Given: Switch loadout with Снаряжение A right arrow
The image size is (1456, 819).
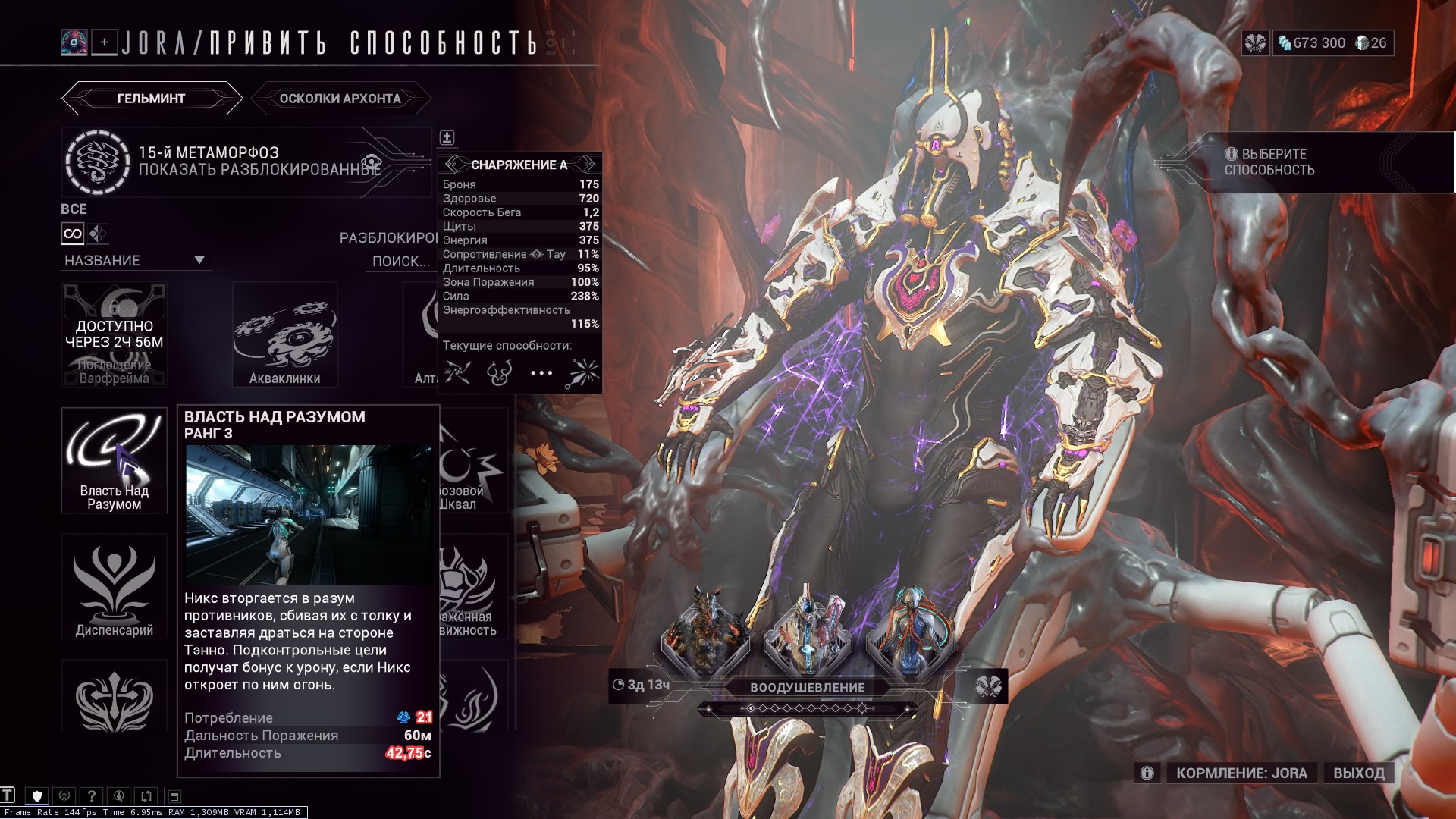Looking at the screenshot, I should 588,165.
